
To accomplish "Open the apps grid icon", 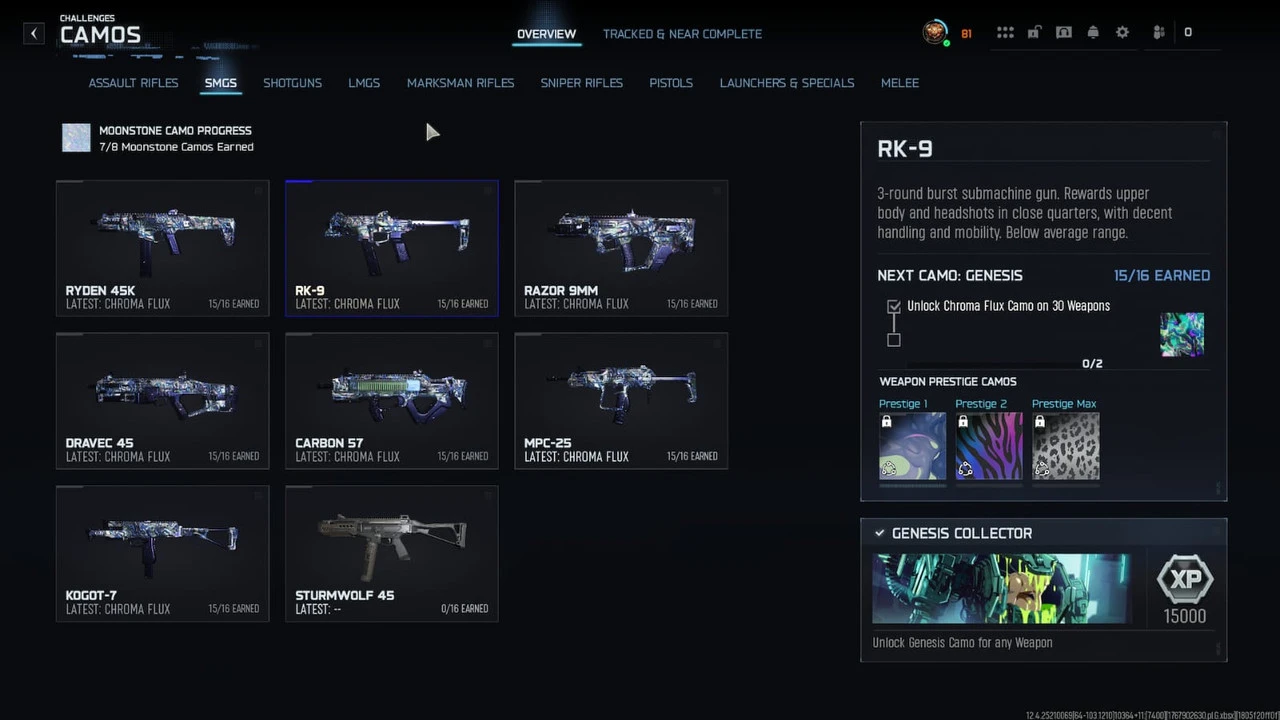I will [x=1005, y=32].
